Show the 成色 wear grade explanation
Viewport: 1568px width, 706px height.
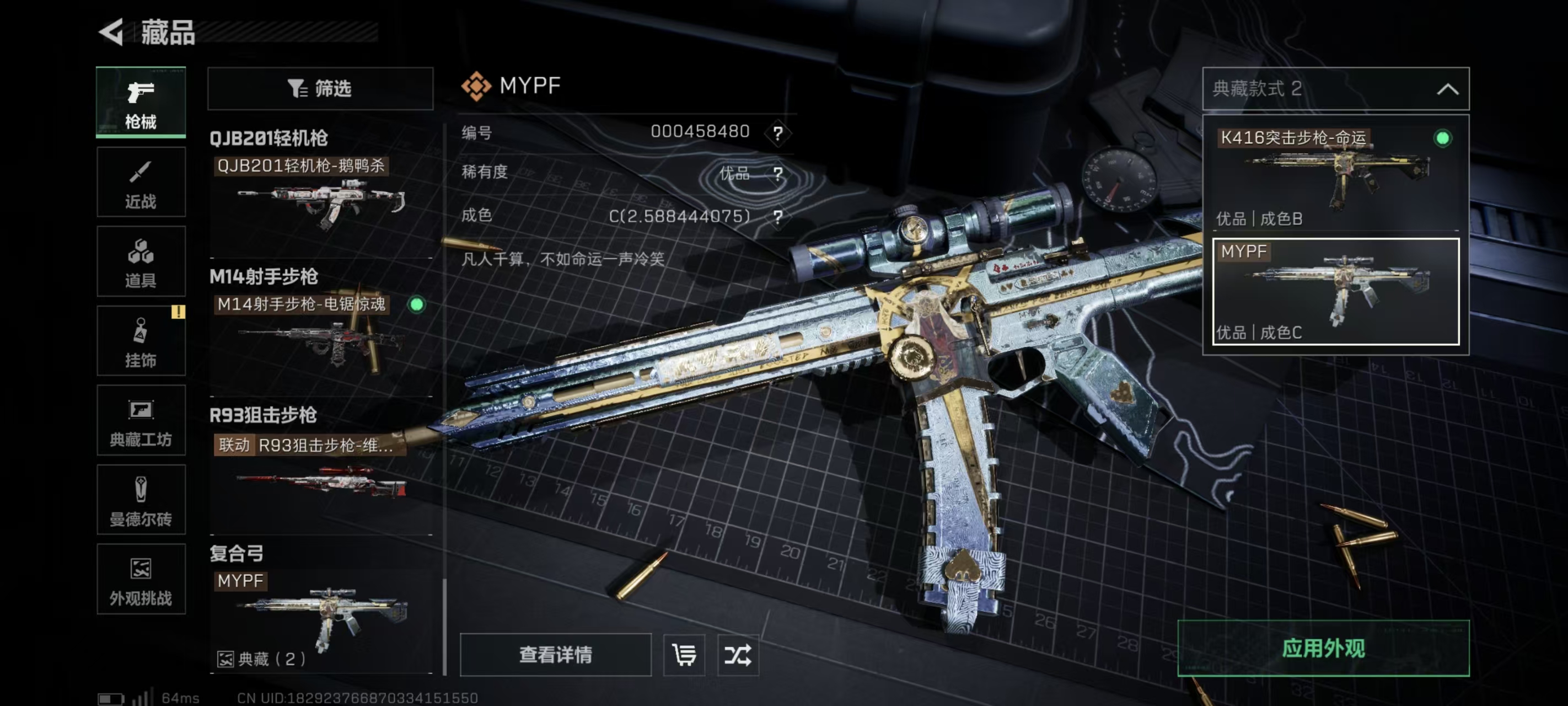pyautogui.click(x=778, y=216)
